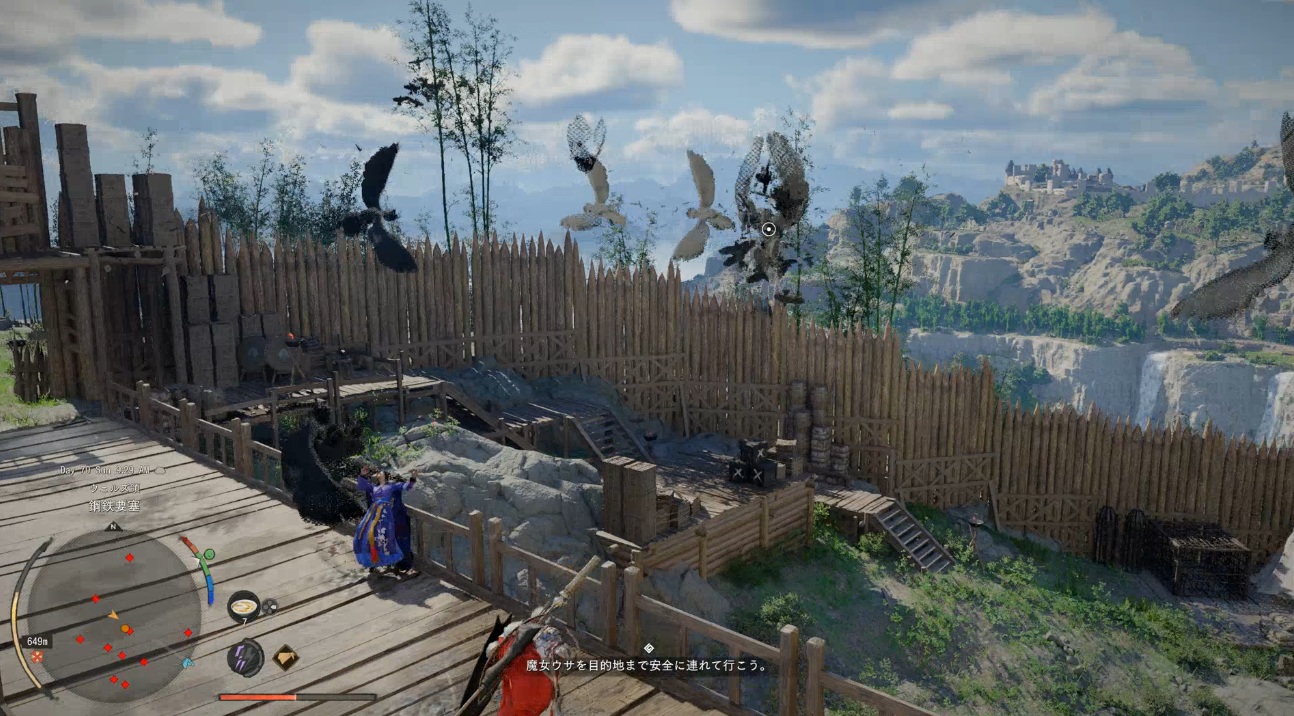The image size is (1294, 716).
Task: Click the small grey icon beside the food bowl
Action: click(x=269, y=605)
